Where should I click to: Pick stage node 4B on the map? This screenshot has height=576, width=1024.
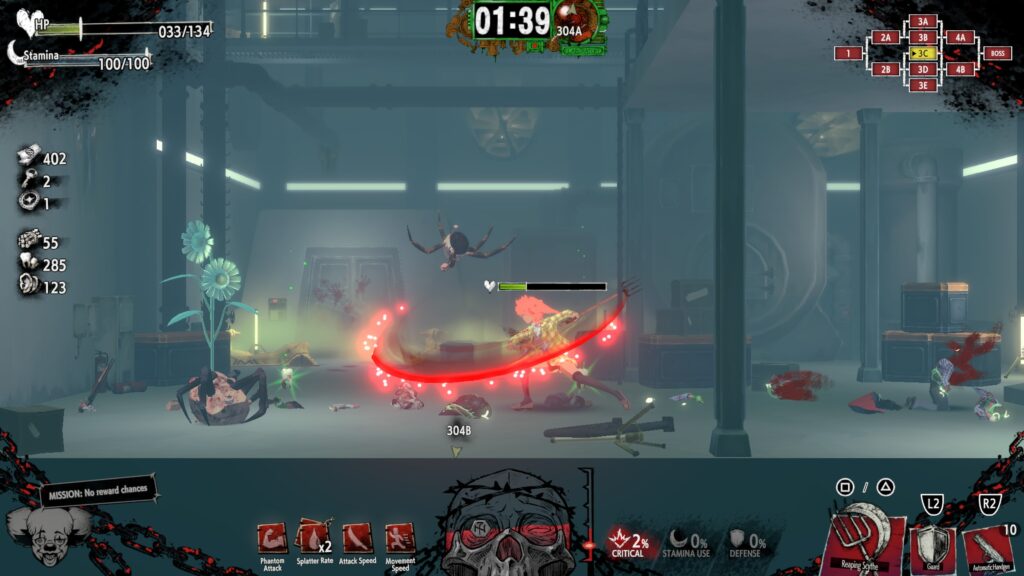click(960, 69)
